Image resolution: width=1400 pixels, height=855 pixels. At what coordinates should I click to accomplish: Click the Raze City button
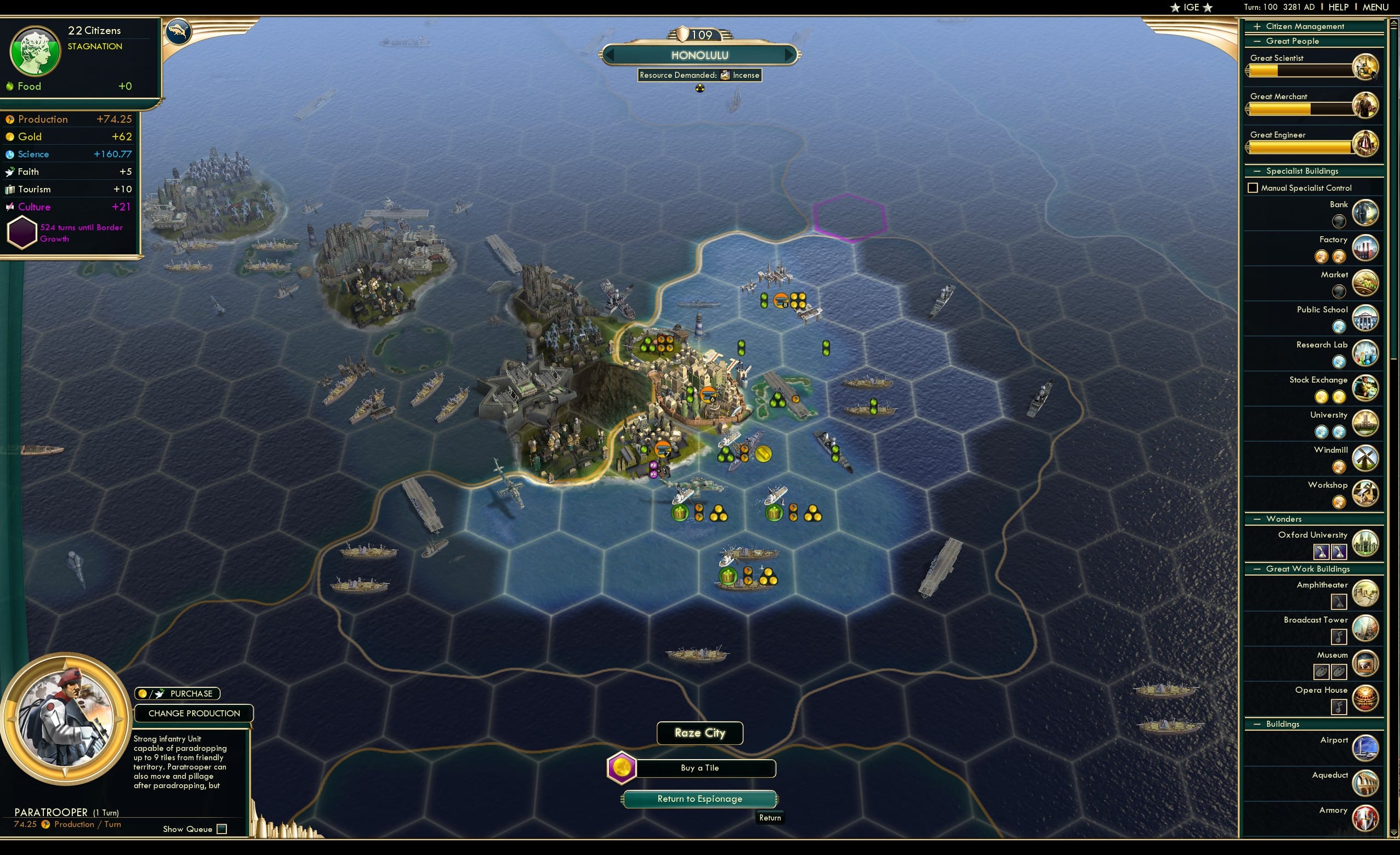pos(699,733)
